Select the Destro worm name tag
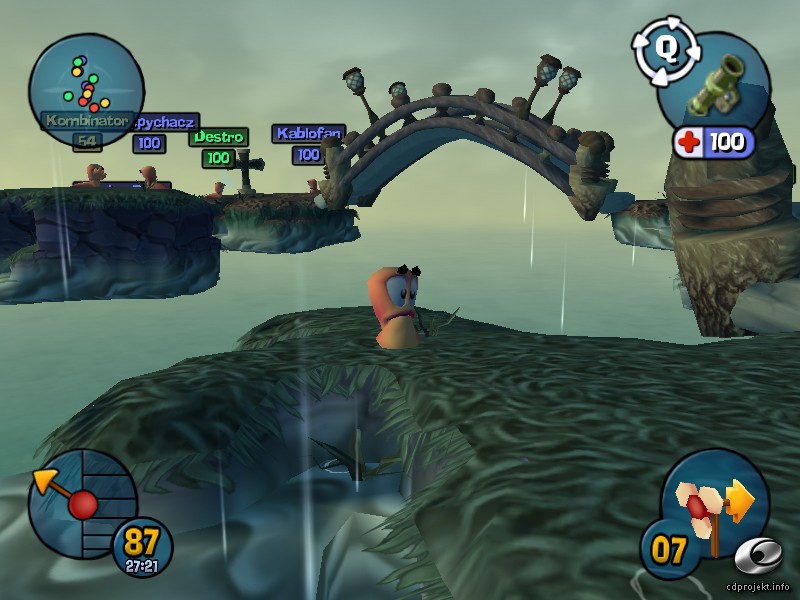 tap(219, 136)
